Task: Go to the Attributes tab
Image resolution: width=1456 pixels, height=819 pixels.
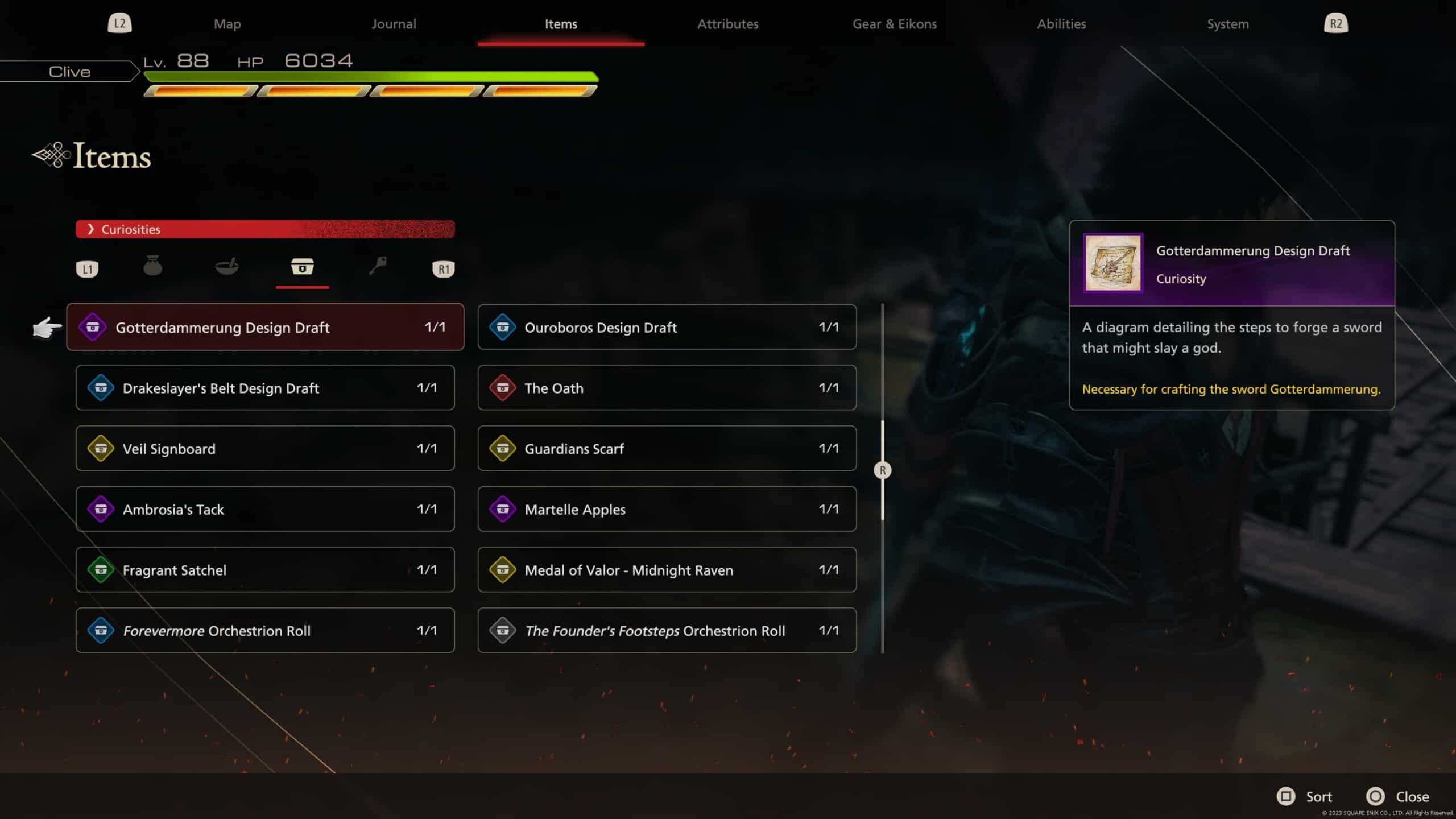Action: pyautogui.click(x=727, y=24)
